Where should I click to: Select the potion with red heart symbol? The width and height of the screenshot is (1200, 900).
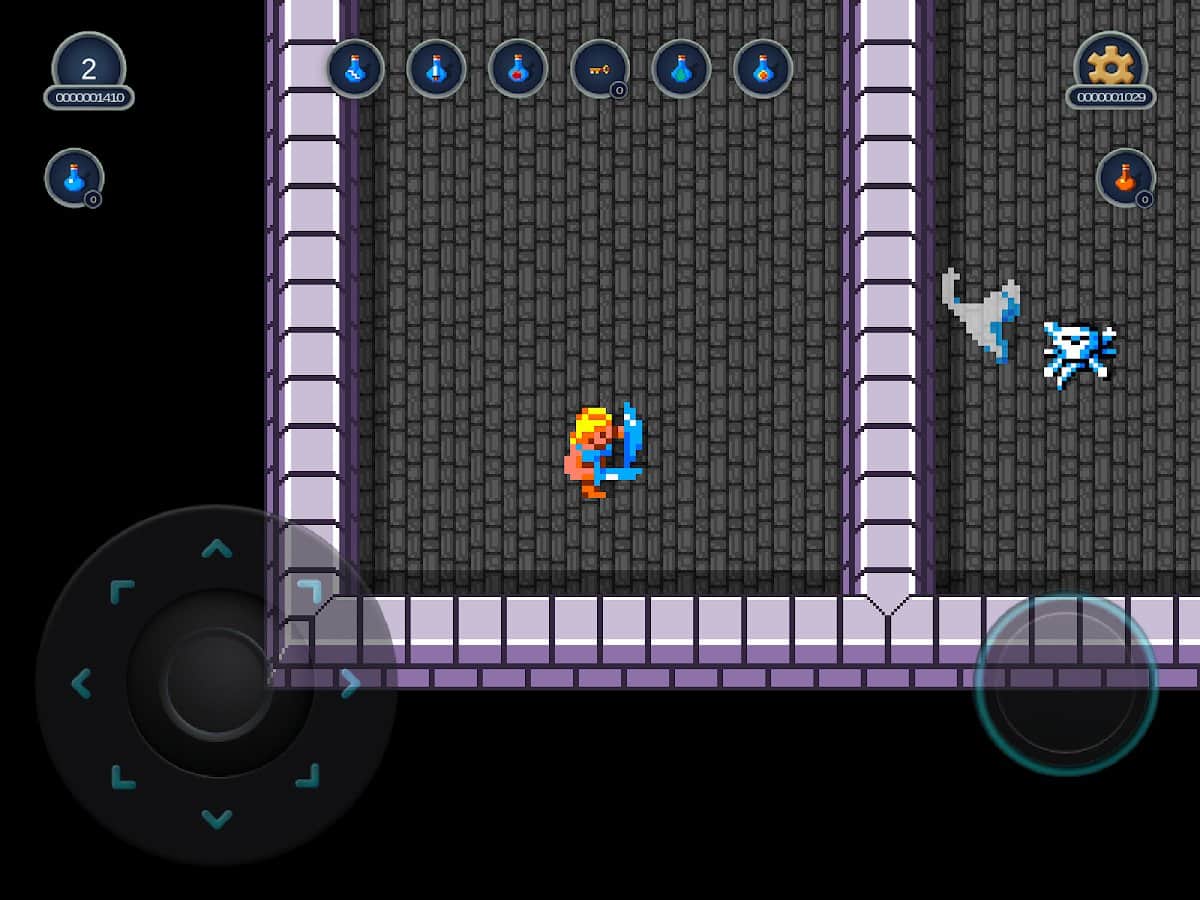click(518, 69)
